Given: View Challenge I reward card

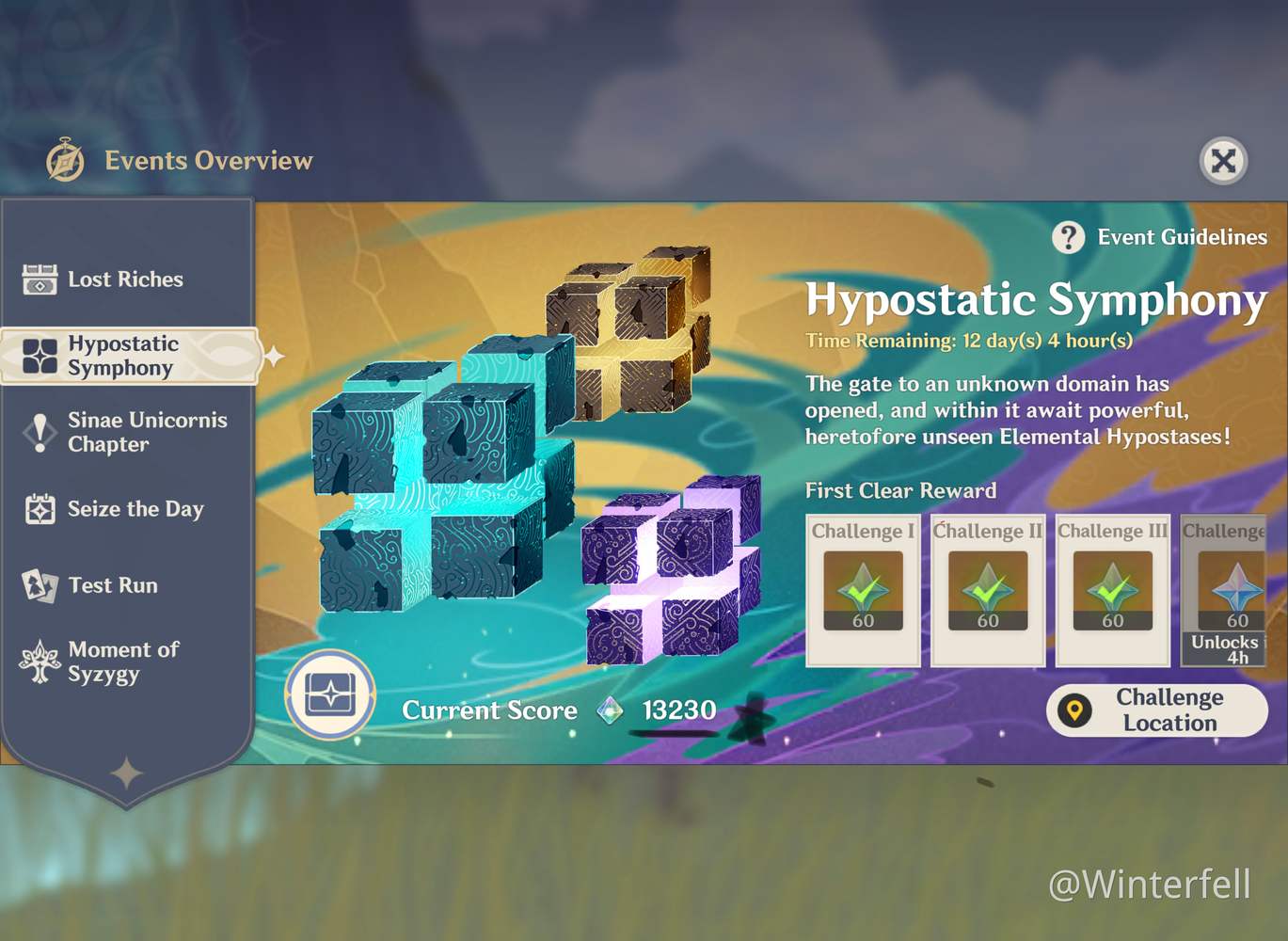Looking at the screenshot, I should tap(863, 590).
